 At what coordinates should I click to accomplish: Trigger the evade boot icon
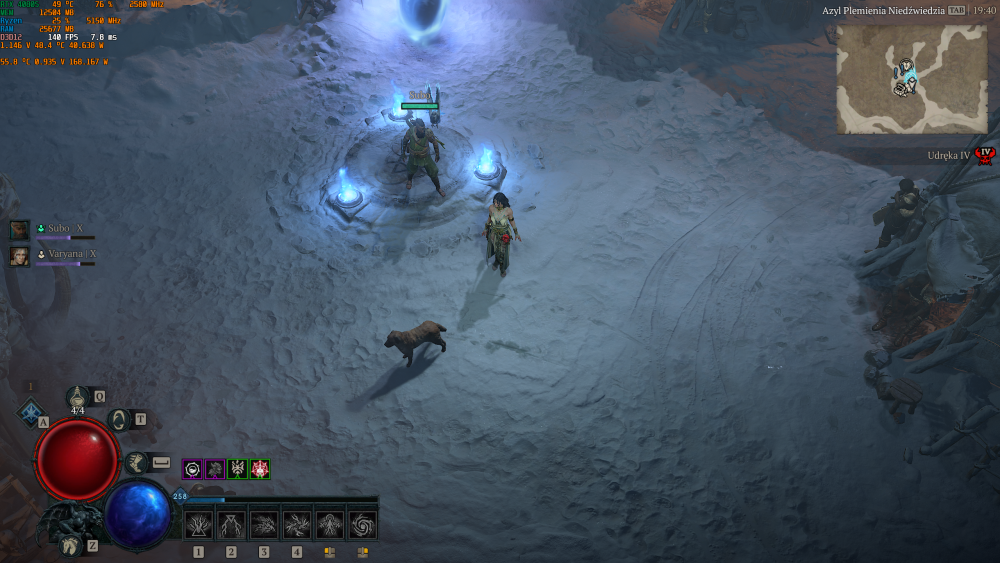pos(136,462)
